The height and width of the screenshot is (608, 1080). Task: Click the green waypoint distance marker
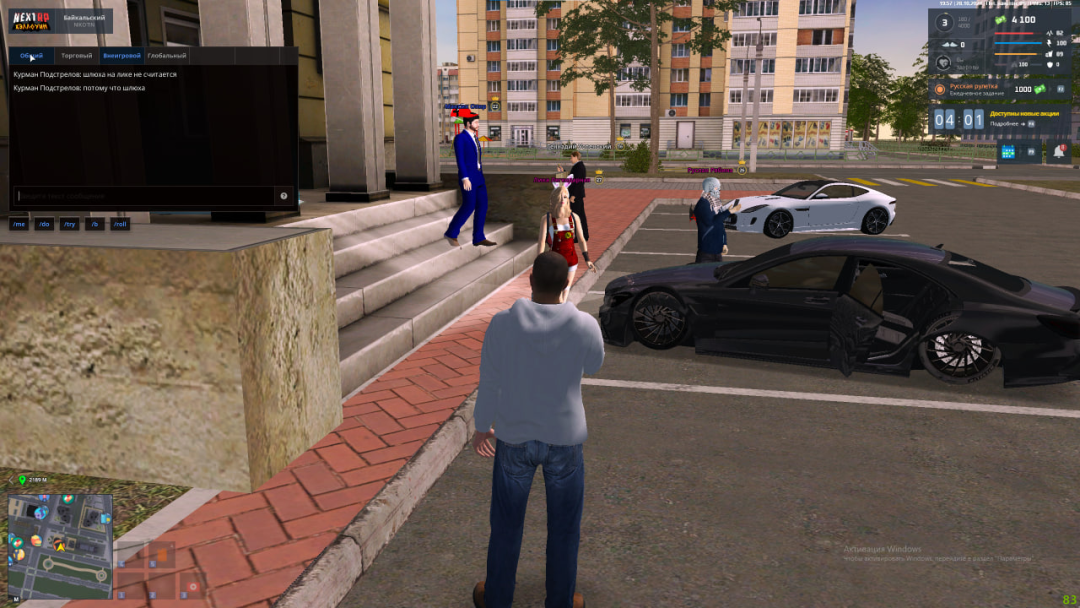[22, 481]
